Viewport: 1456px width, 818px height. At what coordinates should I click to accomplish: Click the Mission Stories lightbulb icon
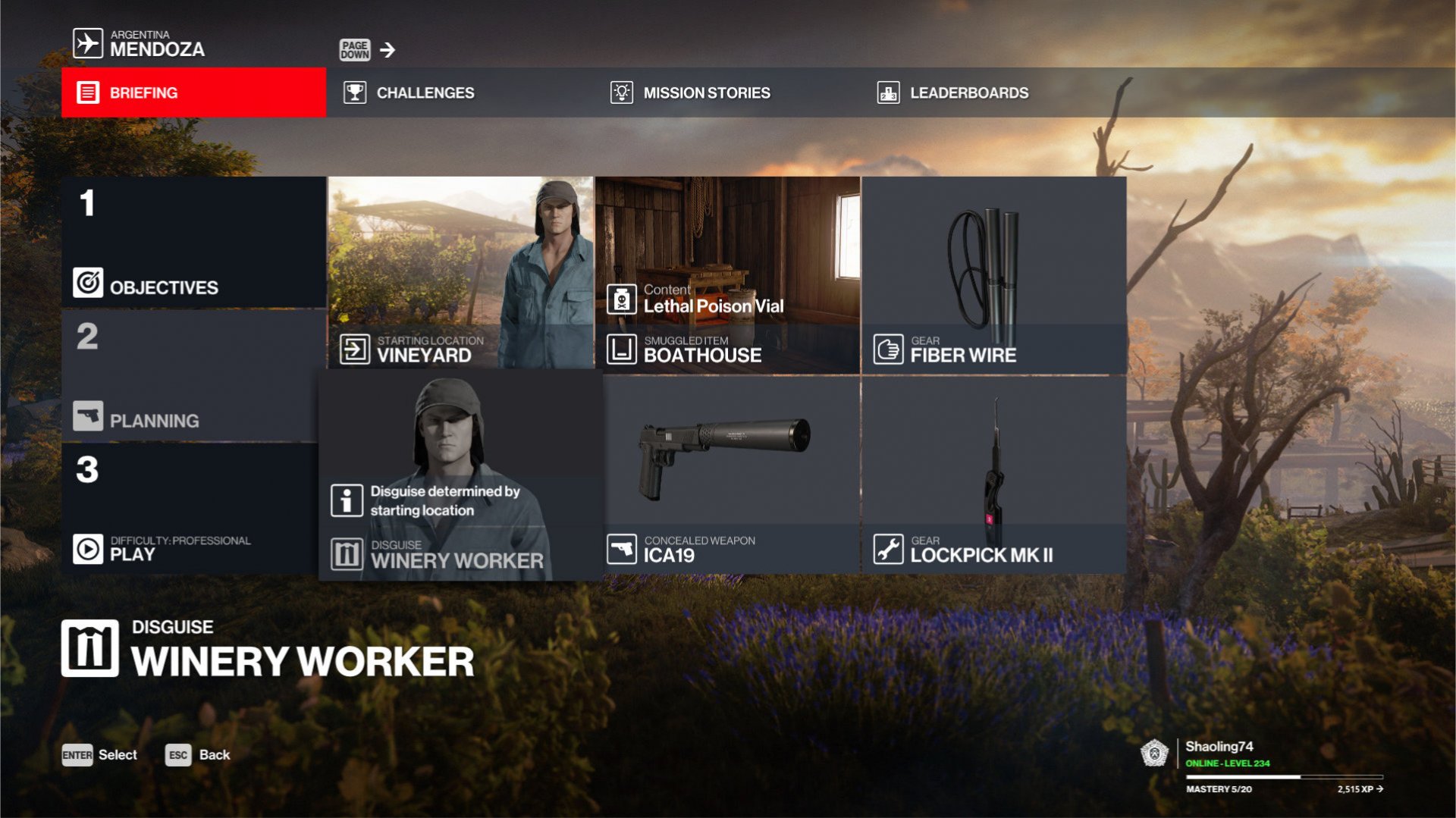[620, 92]
